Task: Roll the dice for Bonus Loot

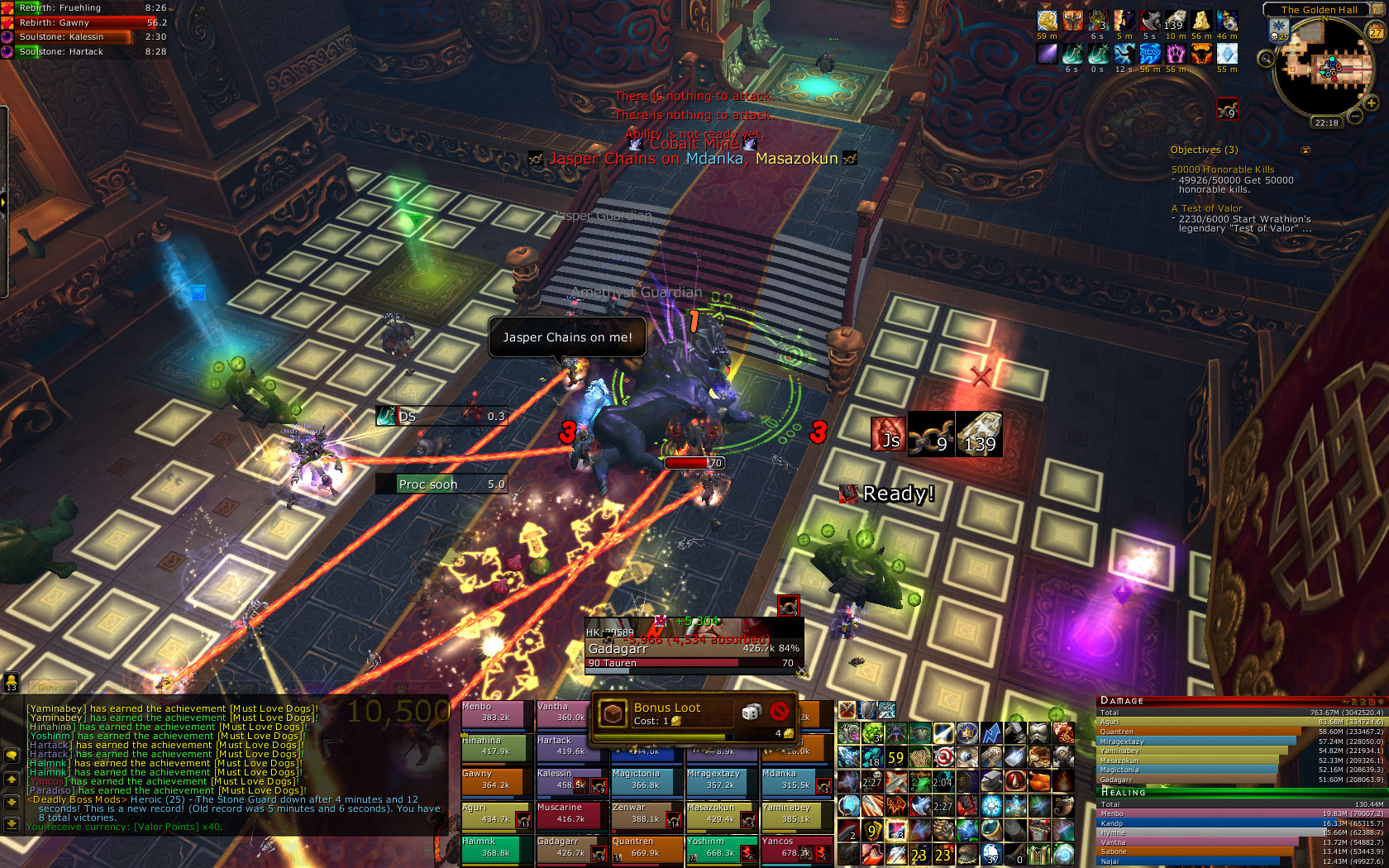Action: pyautogui.click(x=751, y=713)
